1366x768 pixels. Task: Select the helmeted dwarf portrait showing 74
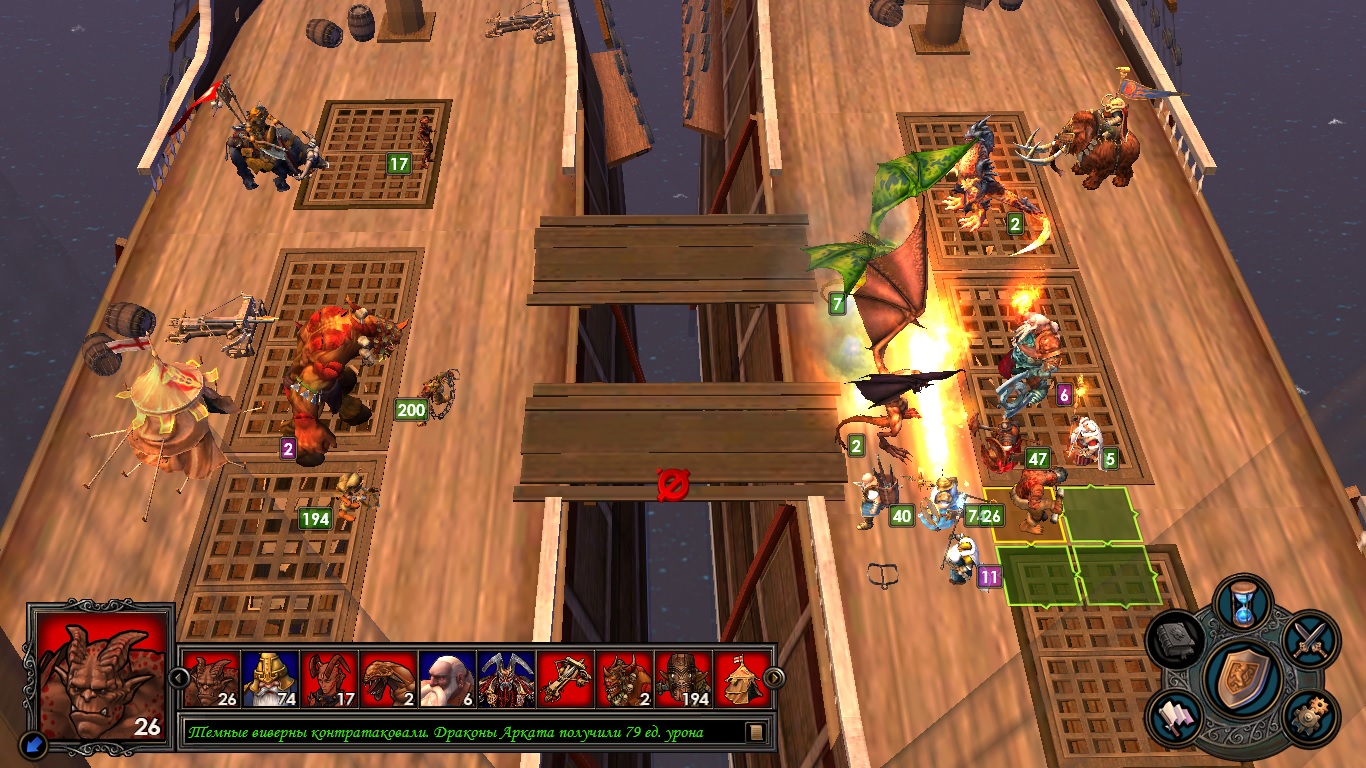click(269, 679)
